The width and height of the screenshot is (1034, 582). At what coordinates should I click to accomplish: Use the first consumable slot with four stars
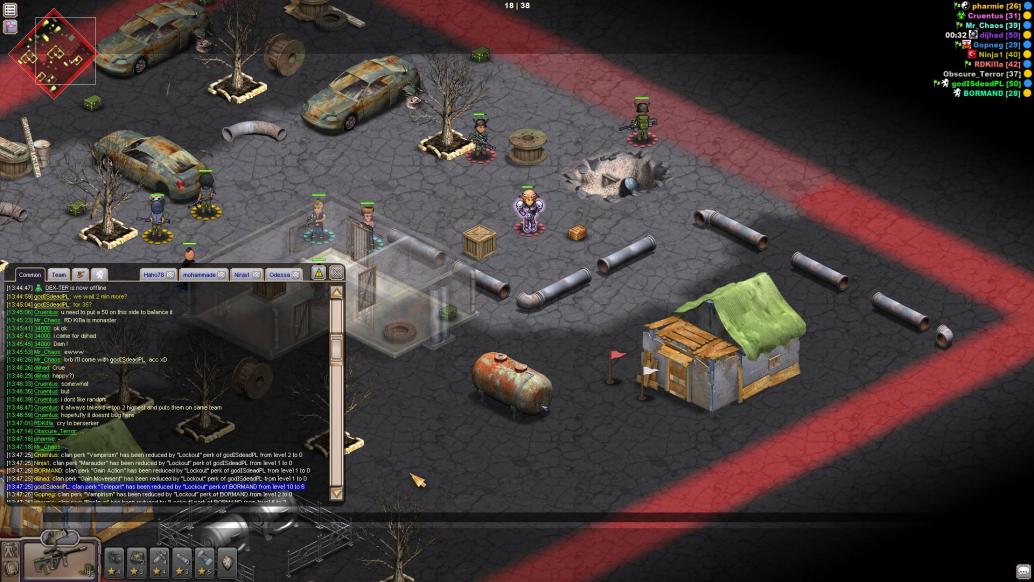[x=114, y=562]
